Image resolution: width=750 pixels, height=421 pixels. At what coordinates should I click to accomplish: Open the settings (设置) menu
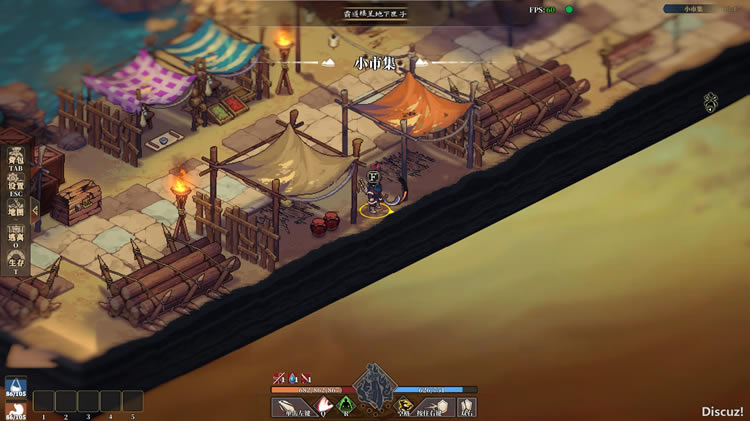tap(16, 188)
